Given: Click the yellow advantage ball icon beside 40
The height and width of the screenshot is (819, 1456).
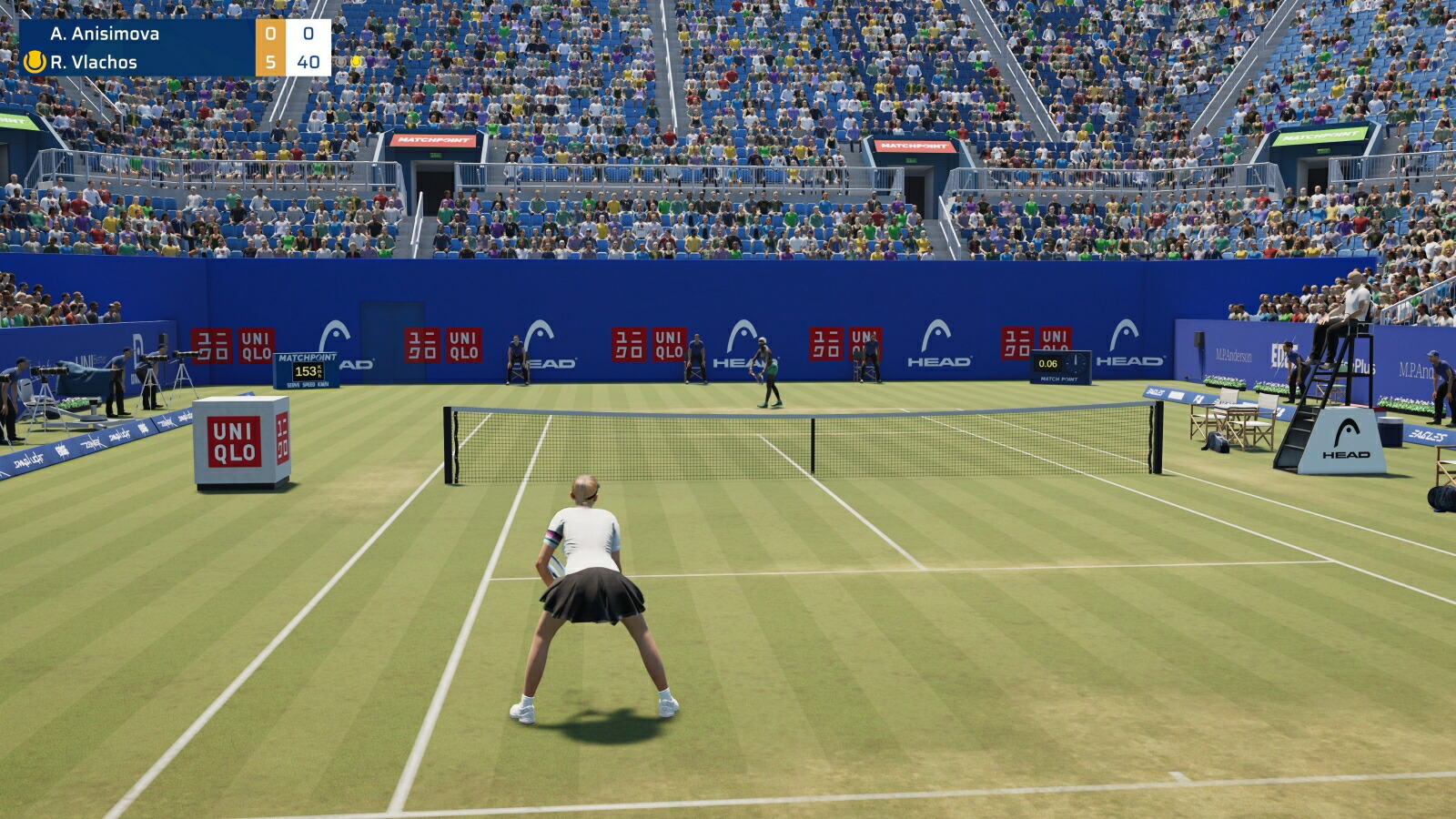Looking at the screenshot, I should (355, 64).
